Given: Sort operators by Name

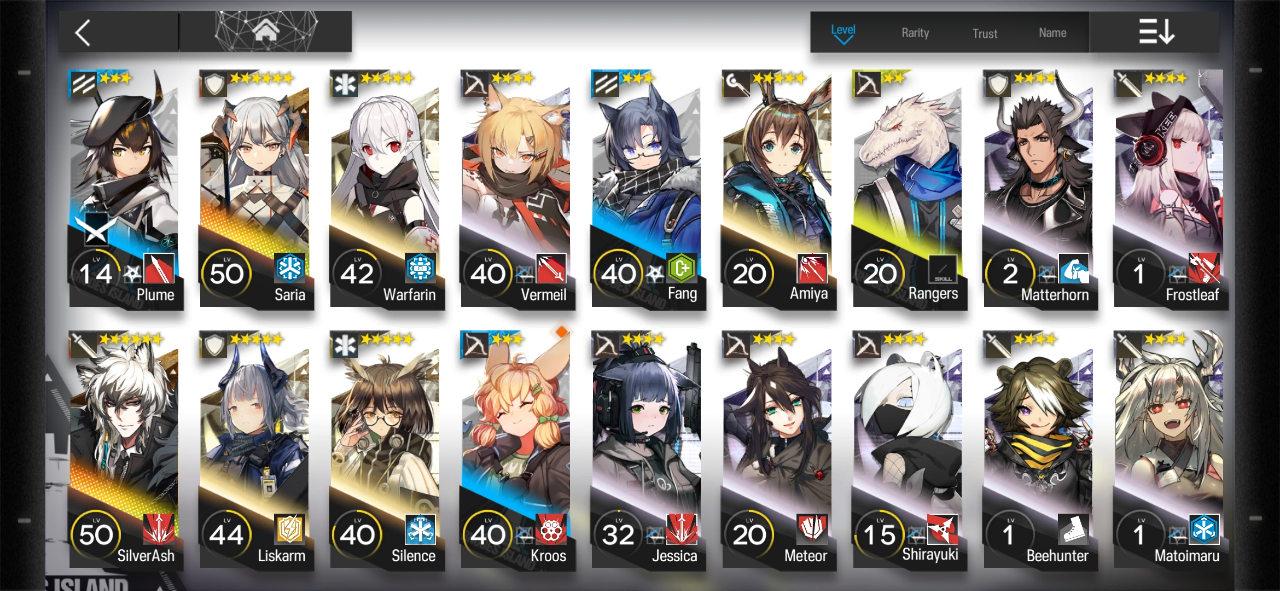Looking at the screenshot, I should (x=1052, y=33).
